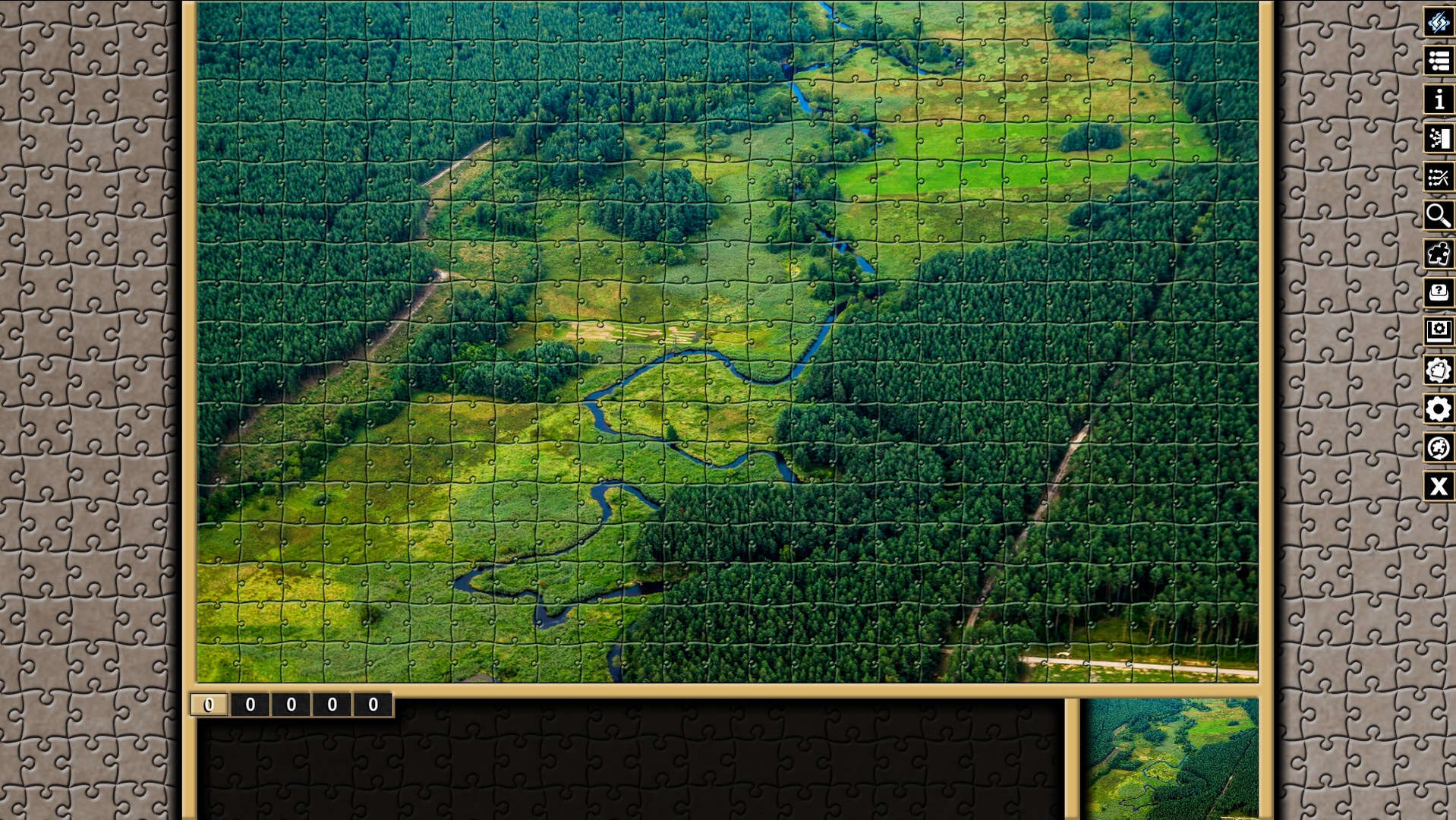
Task: Select the edge pieces filter tool
Action: [x=1438, y=255]
